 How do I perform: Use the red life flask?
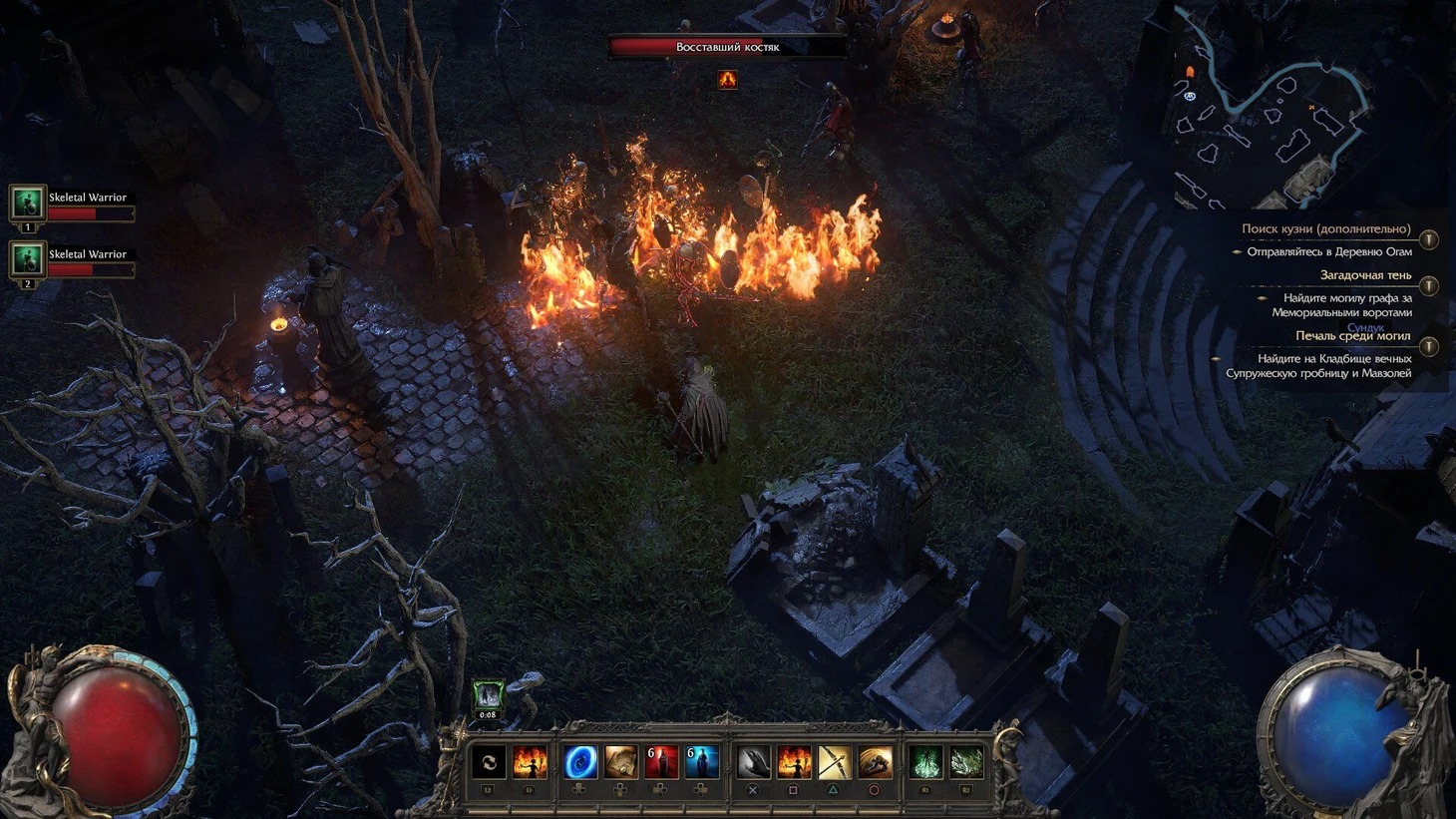click(x=661, y=763)
